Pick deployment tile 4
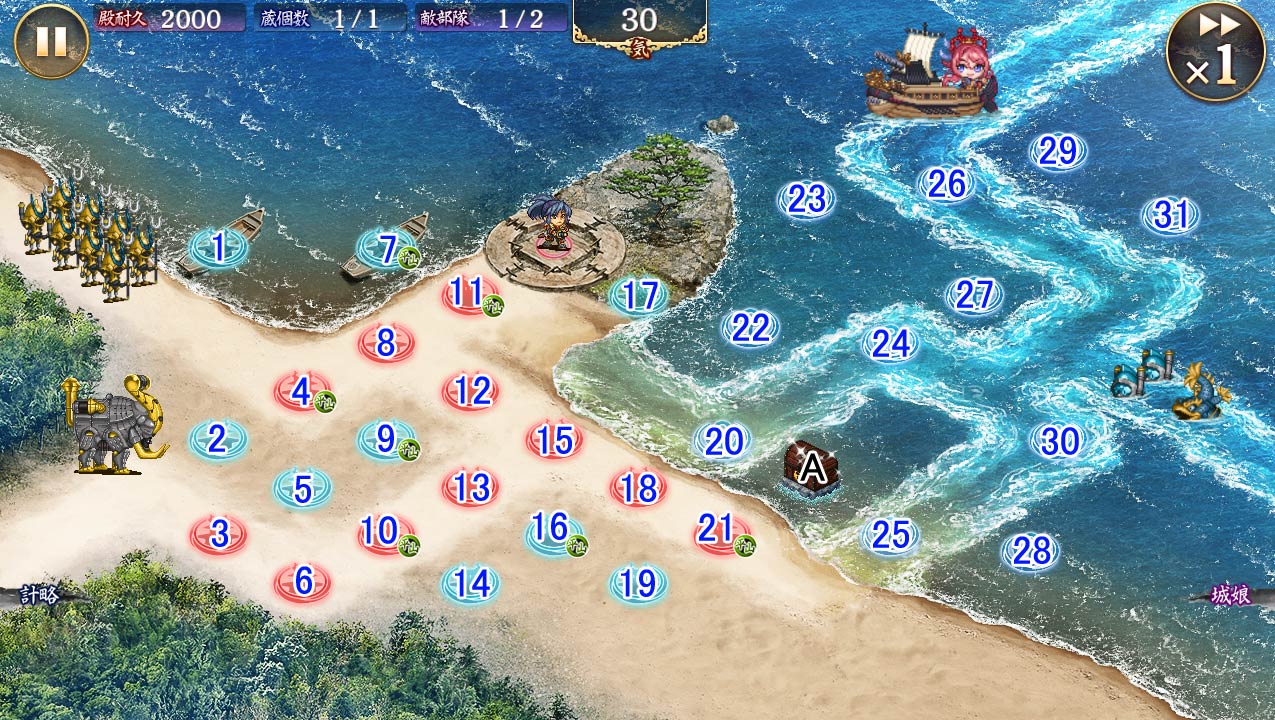 coord(302,392)
